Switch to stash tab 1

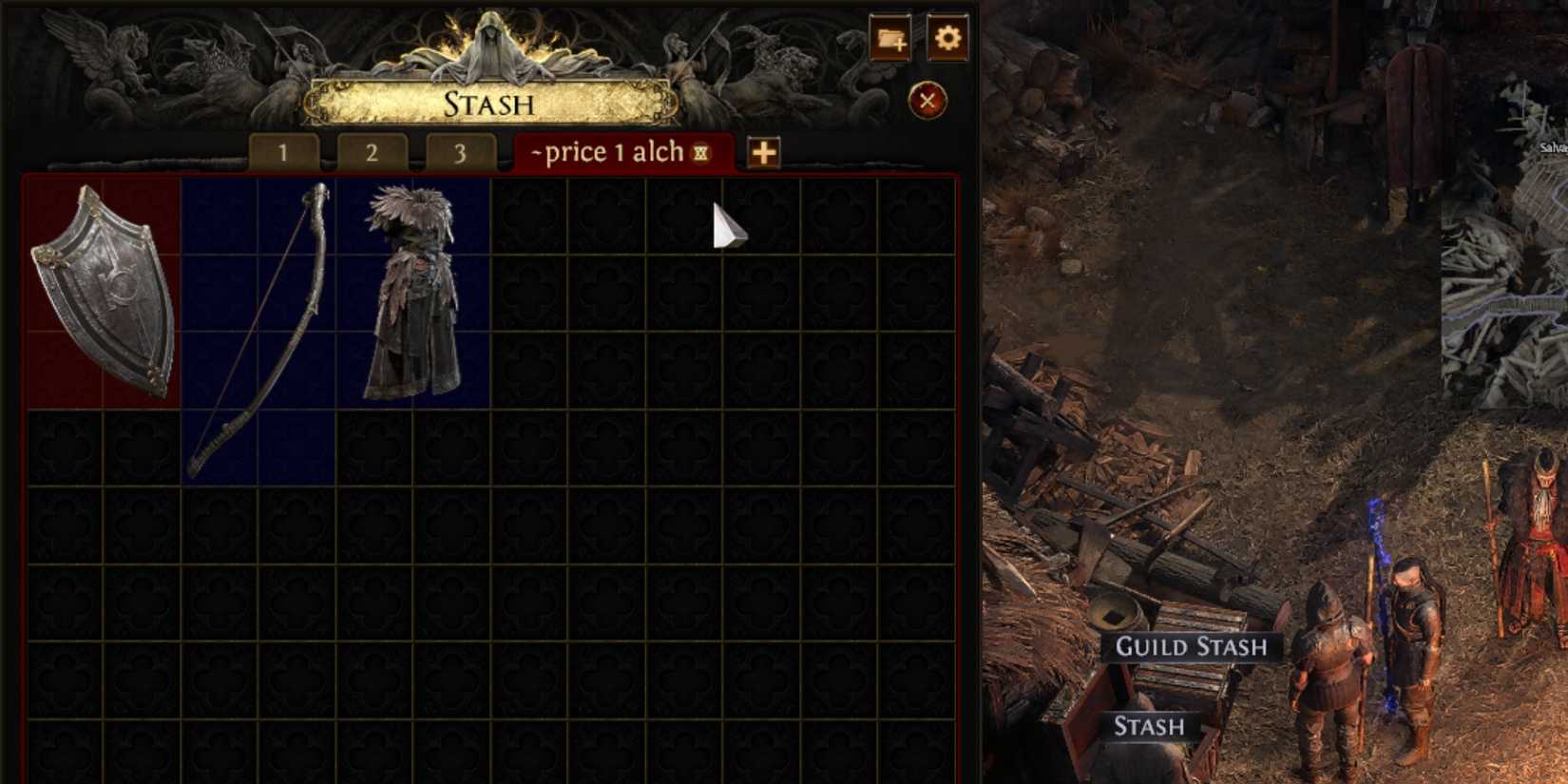click(282, 152)
